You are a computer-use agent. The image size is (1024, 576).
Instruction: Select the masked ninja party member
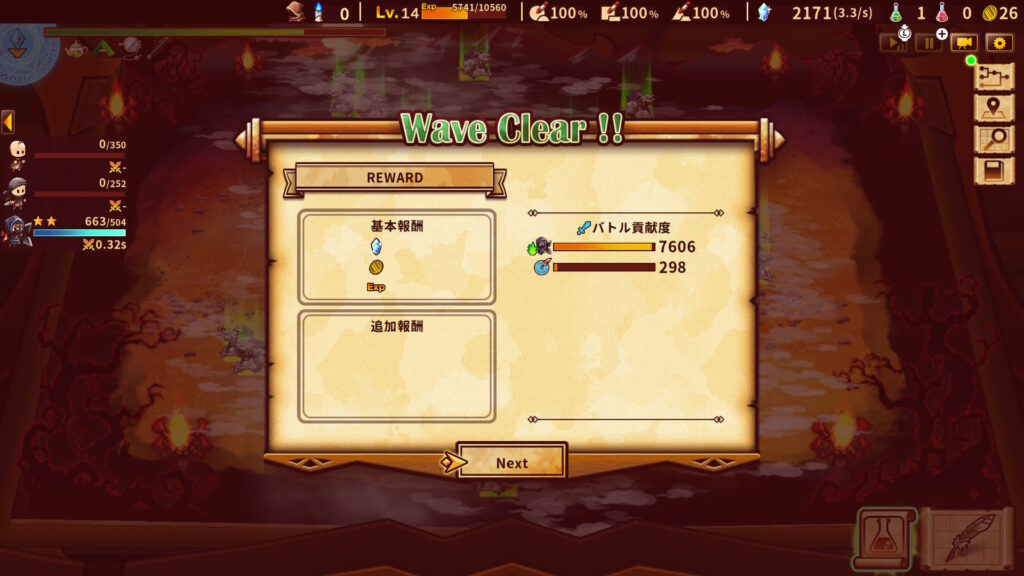click(x=18, y=190)
